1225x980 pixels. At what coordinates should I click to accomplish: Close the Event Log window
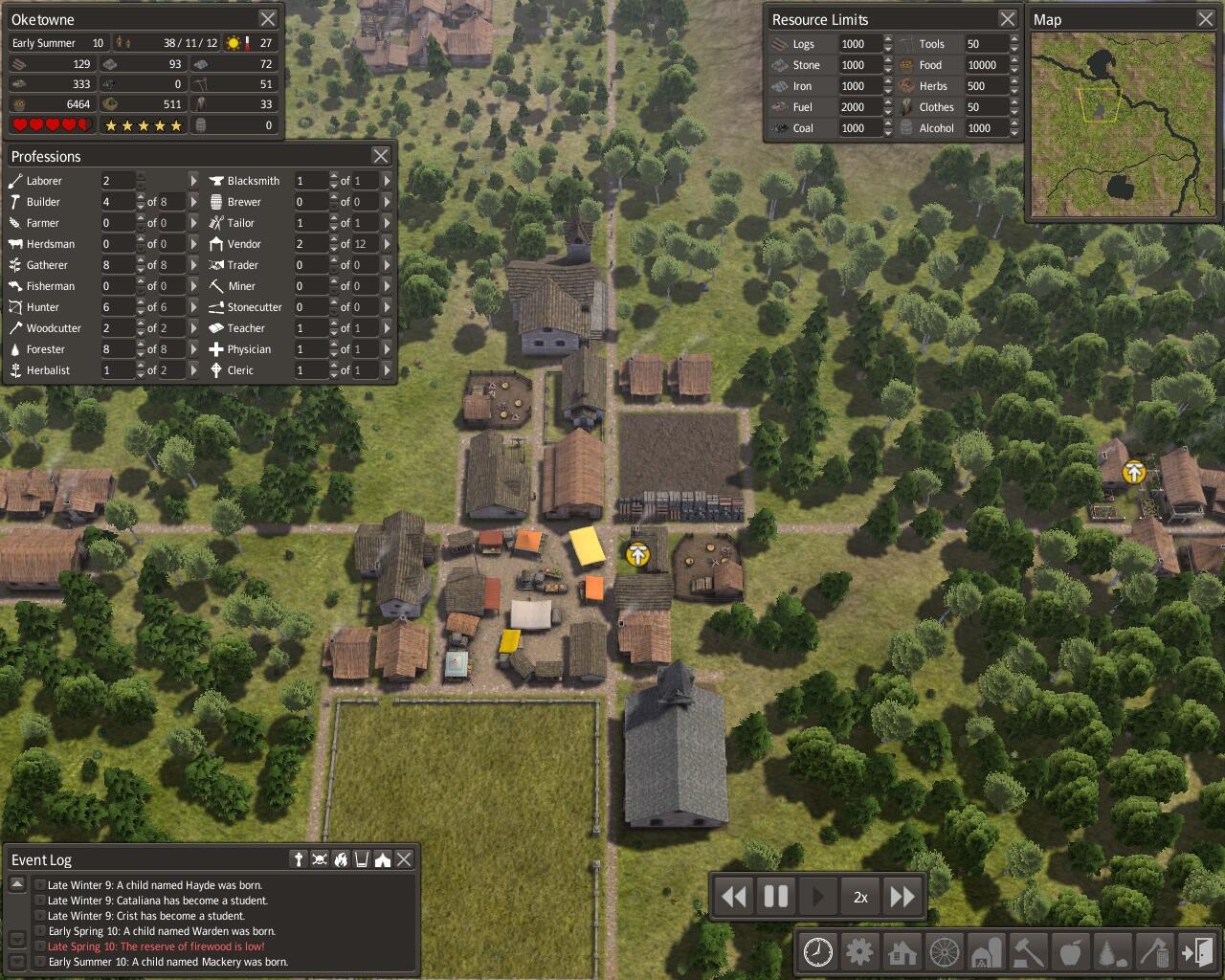[x=405, y=859]
